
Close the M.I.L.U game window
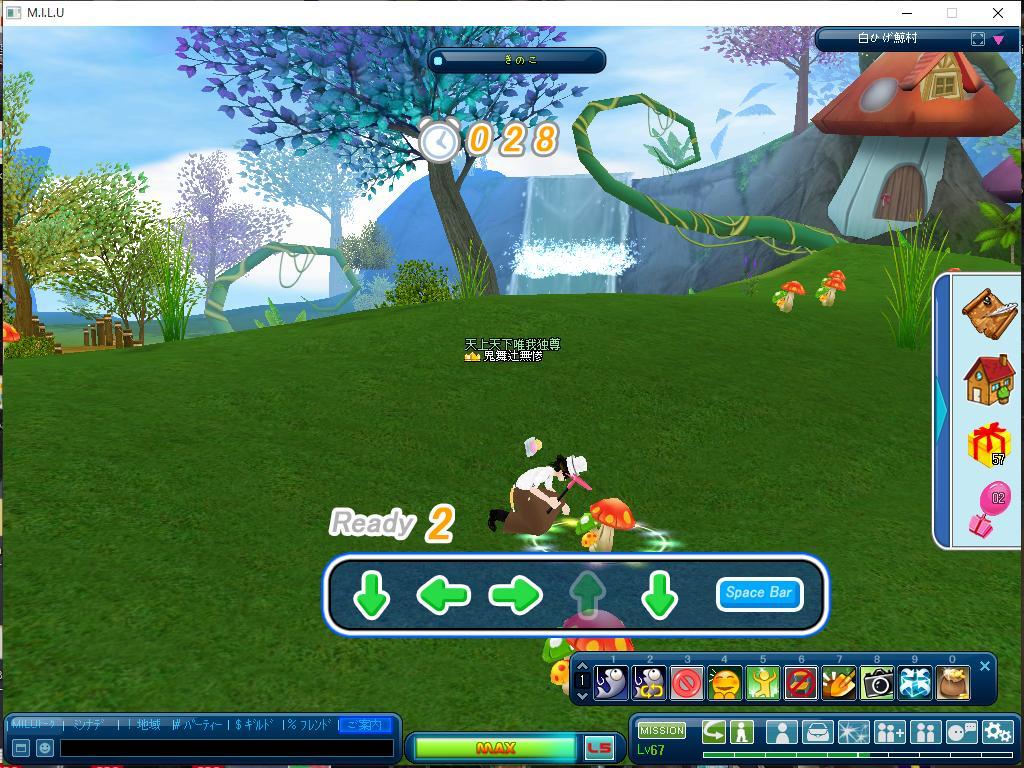point(997,13)
